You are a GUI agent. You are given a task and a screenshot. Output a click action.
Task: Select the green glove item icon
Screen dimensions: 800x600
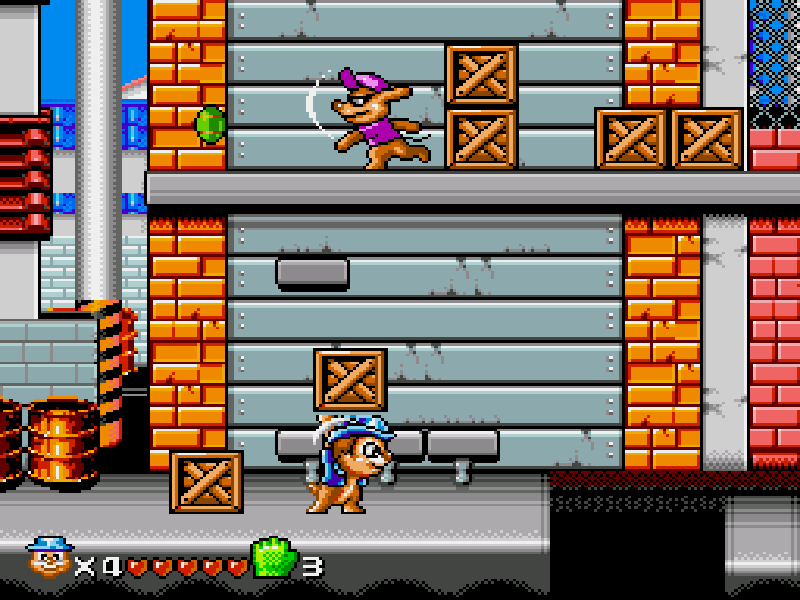pyautogui.click(x=273, y=558)
